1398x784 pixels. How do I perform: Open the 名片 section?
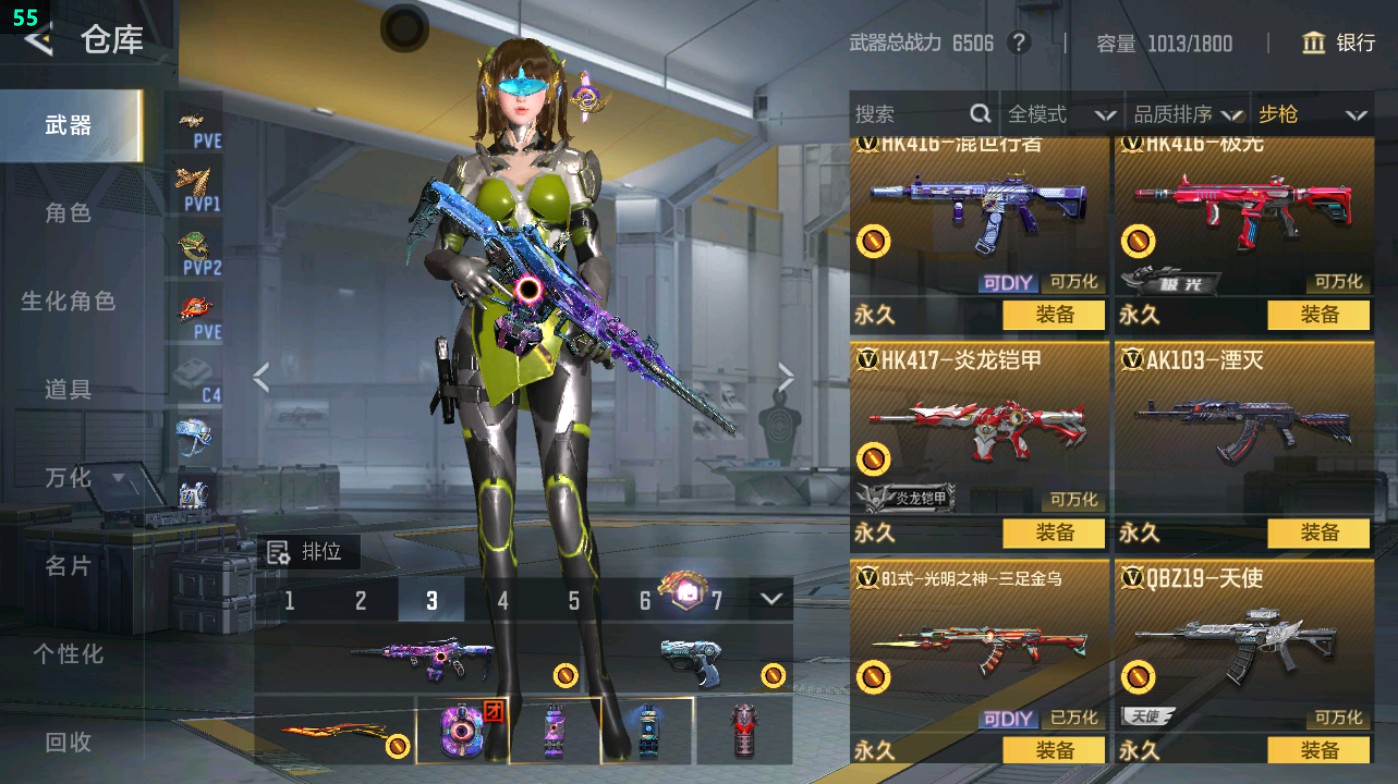[68, 566]
